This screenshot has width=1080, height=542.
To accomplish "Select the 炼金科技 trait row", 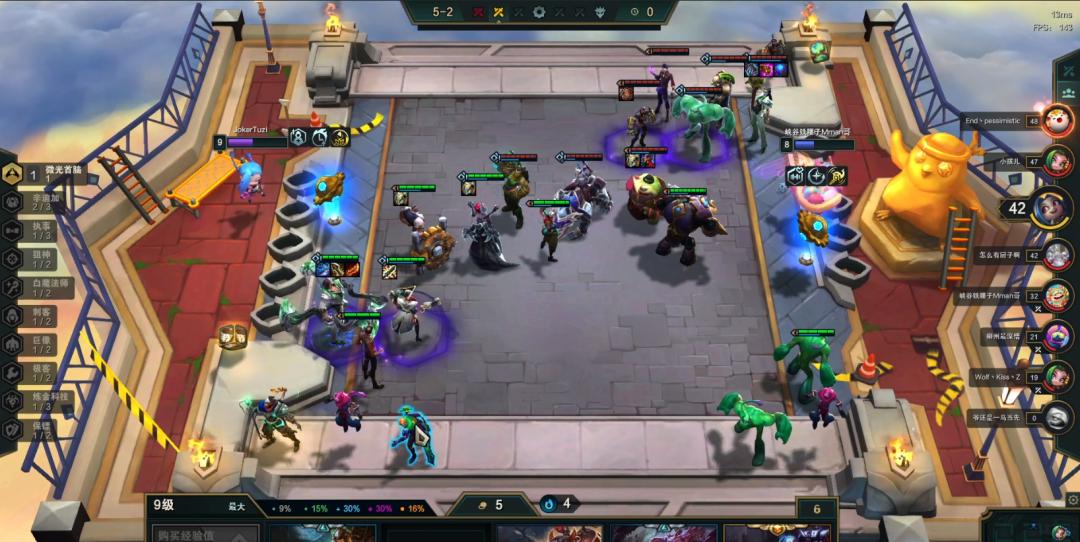I will (44, 401).
